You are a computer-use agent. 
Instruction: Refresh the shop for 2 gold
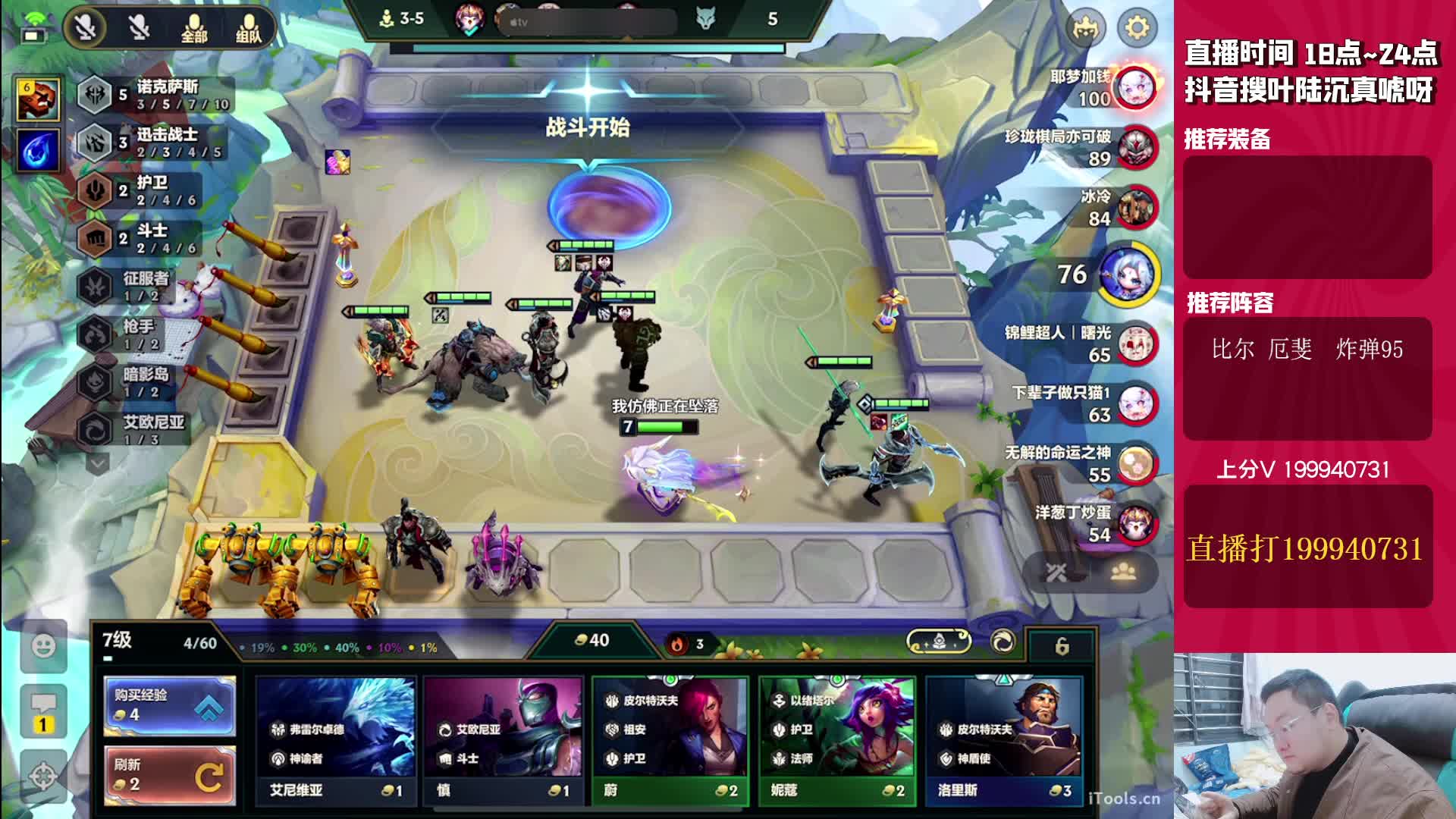(x=169, y=775)
